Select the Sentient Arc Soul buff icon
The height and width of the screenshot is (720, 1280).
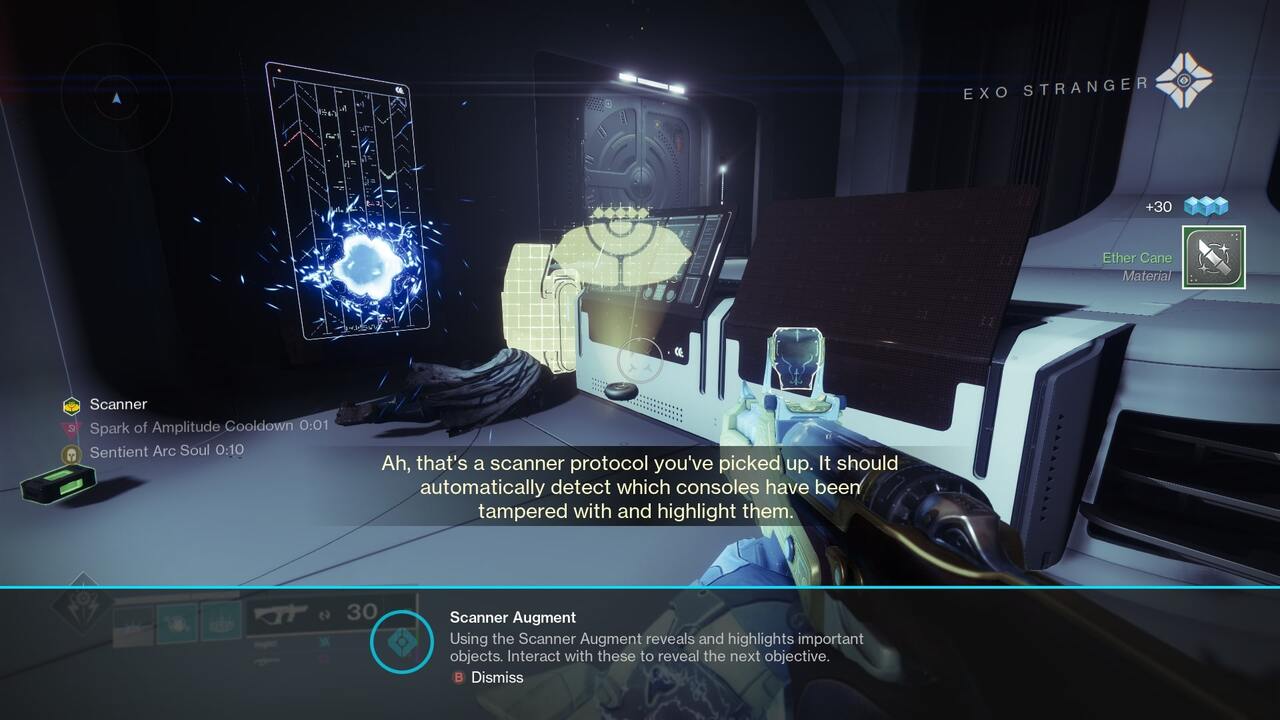[72, 453]
